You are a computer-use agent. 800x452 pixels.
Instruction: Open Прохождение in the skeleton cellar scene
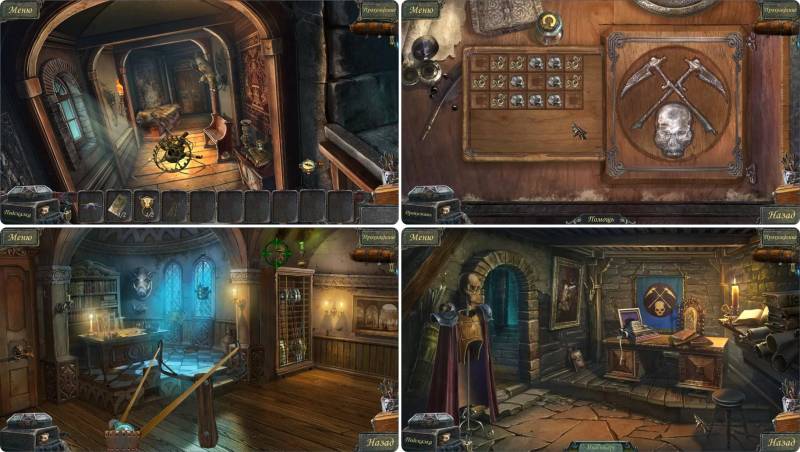[x=778, y=239]
